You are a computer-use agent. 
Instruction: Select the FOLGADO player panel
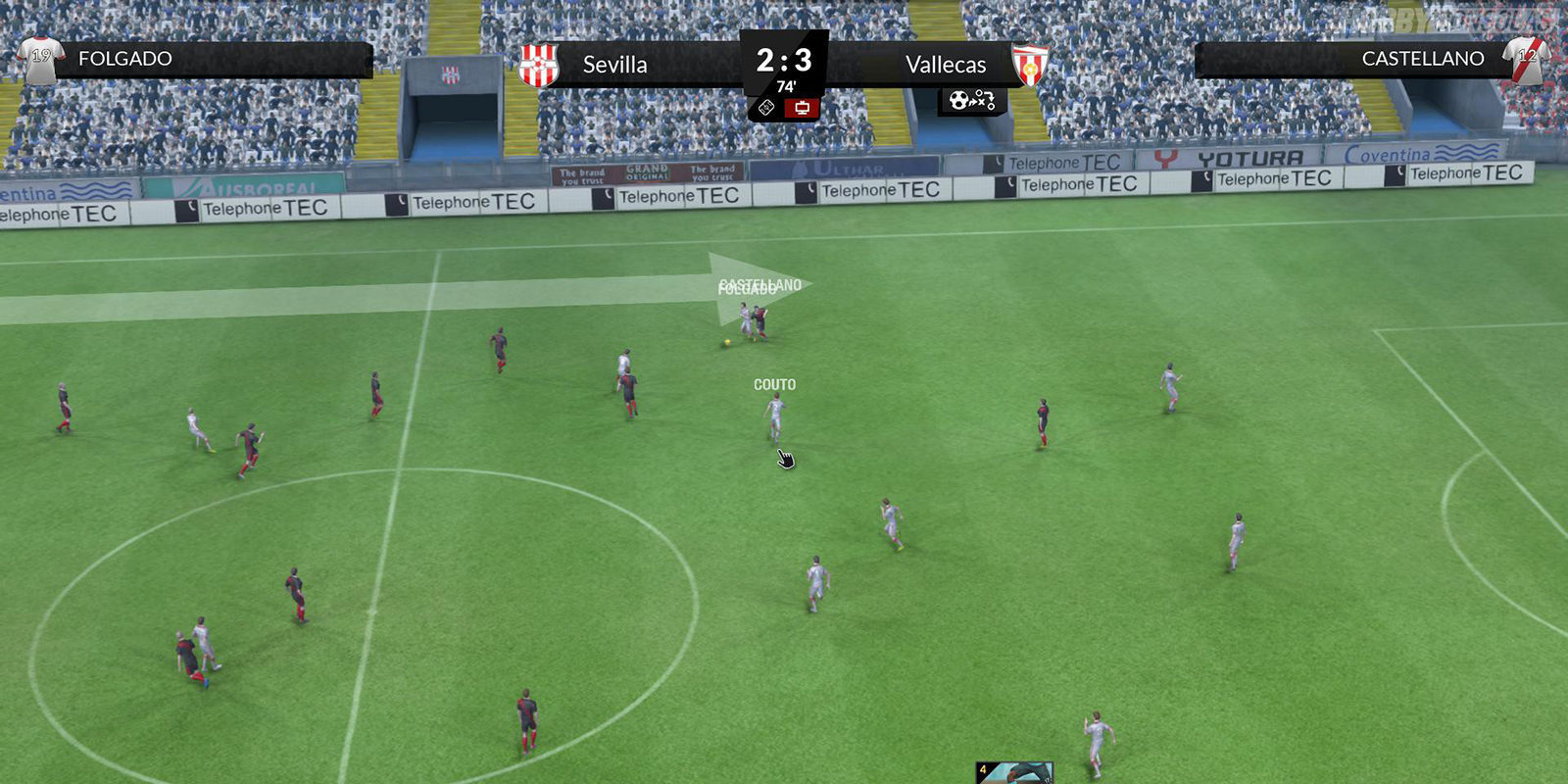(196, 59)
